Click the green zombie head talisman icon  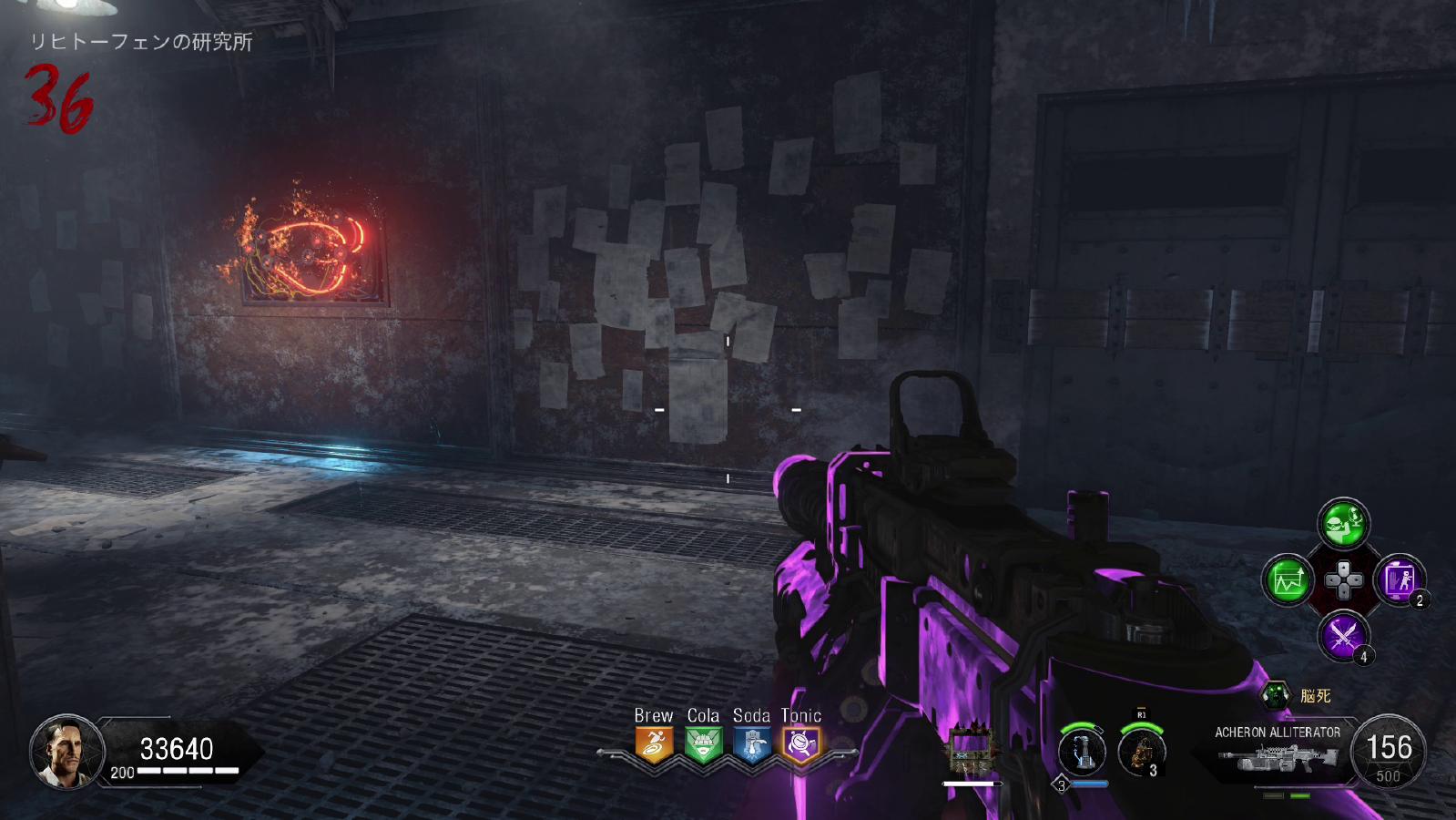pos(1277,695)
